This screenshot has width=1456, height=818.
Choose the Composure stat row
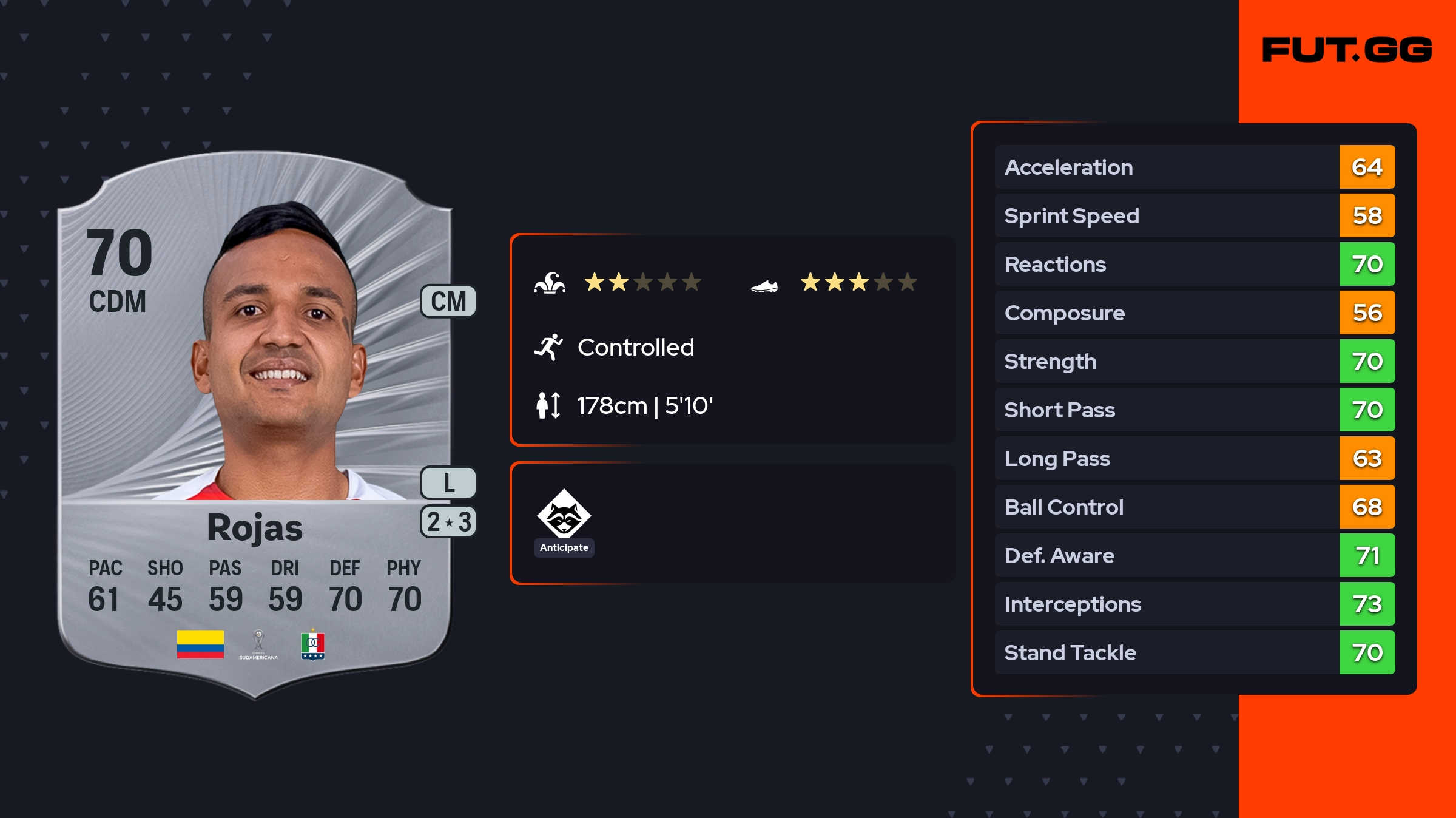pos(1194,313)
